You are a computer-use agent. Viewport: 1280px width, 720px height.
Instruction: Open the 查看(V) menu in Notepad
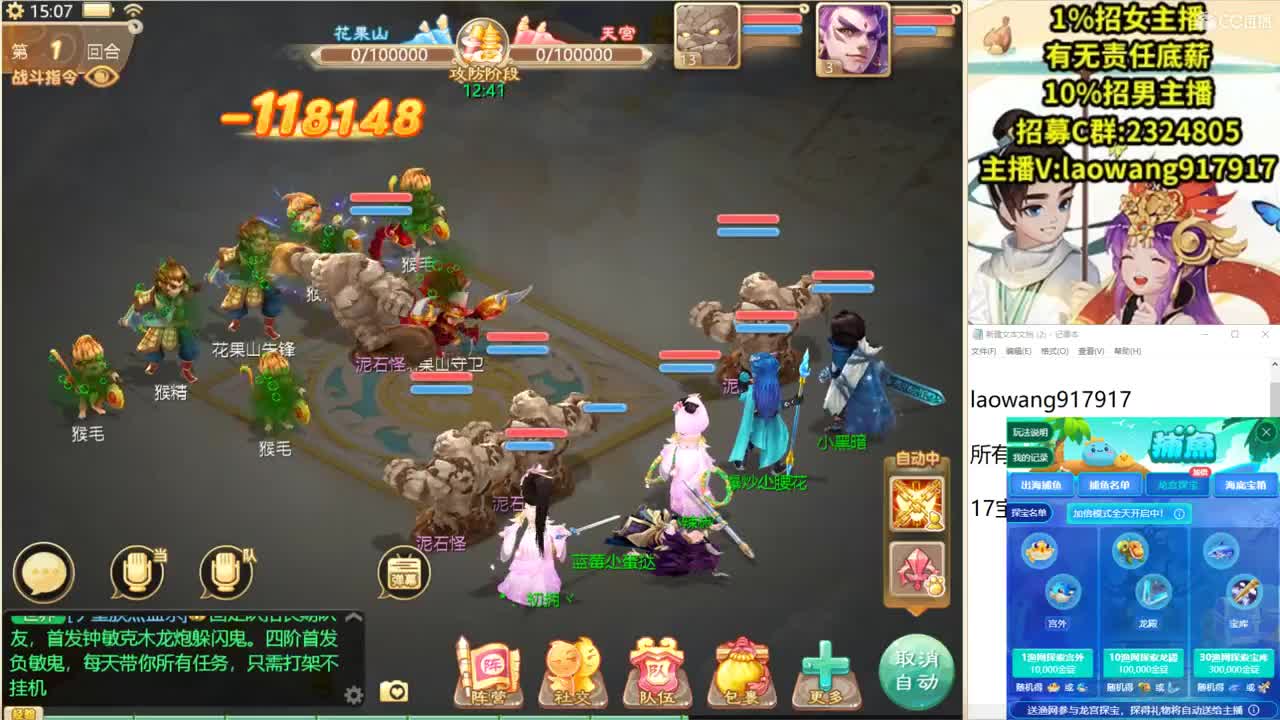click(1089, 352)
